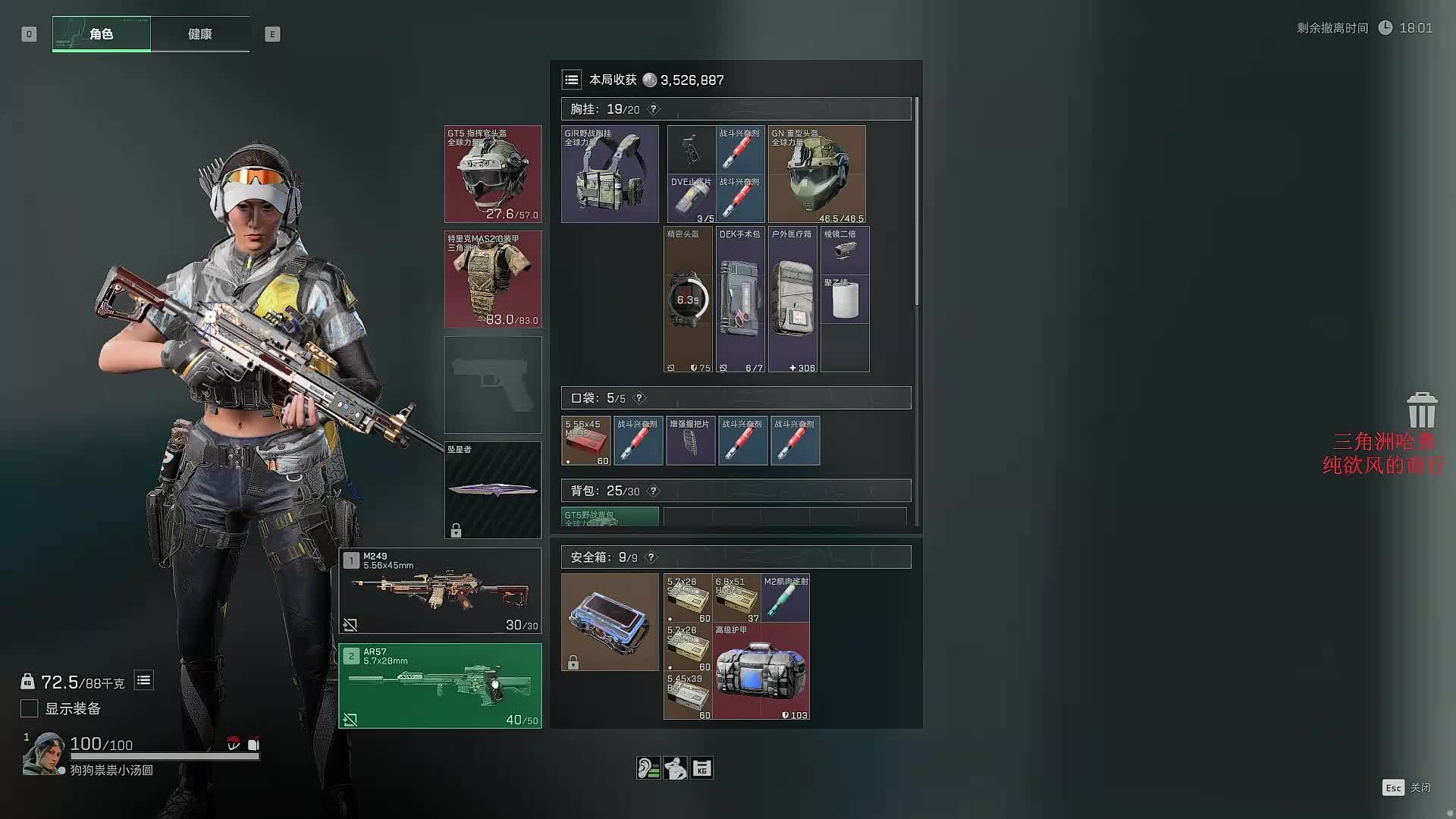Select the AR57 secondary weapon slot
This screenshot has width=1456, height=819.
[440, 686]
